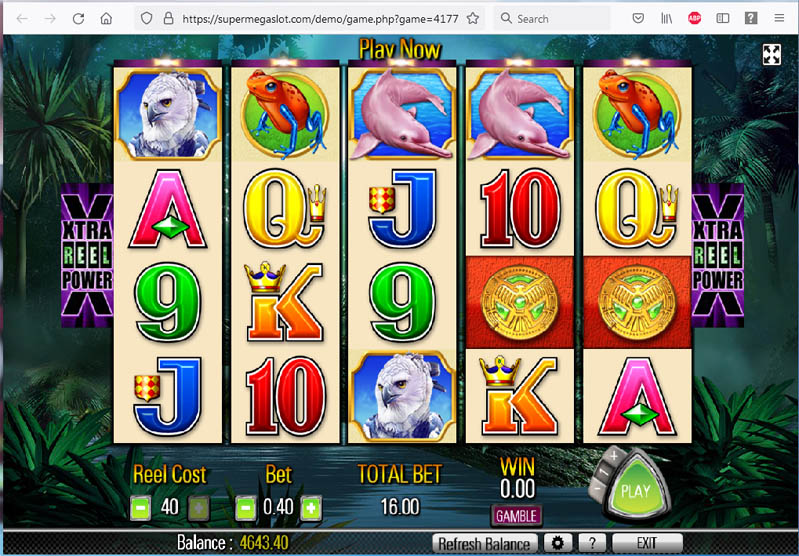Spin the reels with the green PLAY button
The width and height of the screenshot is (799, 556).
636,491
